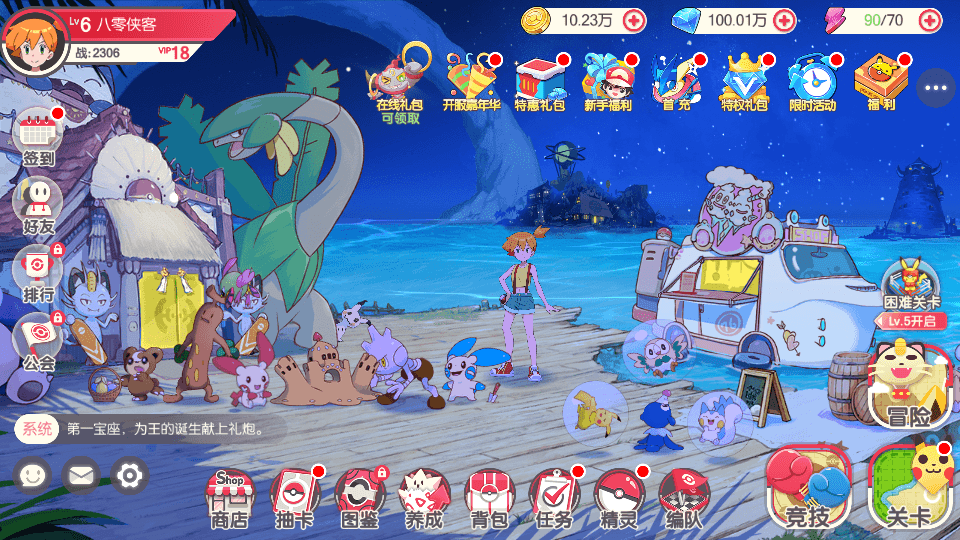
Task: Claim the 在线礼包 online gift
Action: coord(399,78)
